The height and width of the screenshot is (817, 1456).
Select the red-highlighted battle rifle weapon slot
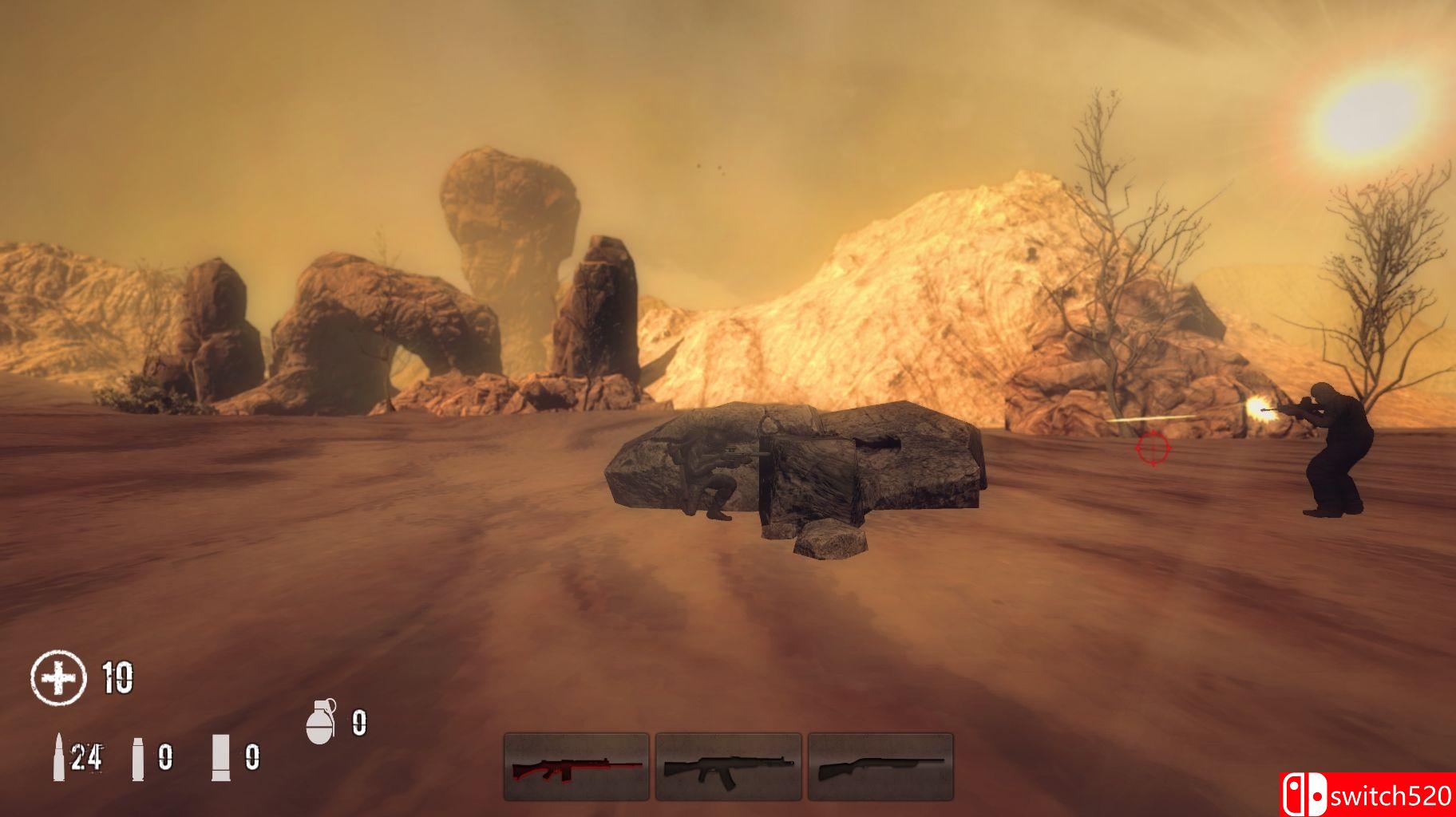coord(576,767)
